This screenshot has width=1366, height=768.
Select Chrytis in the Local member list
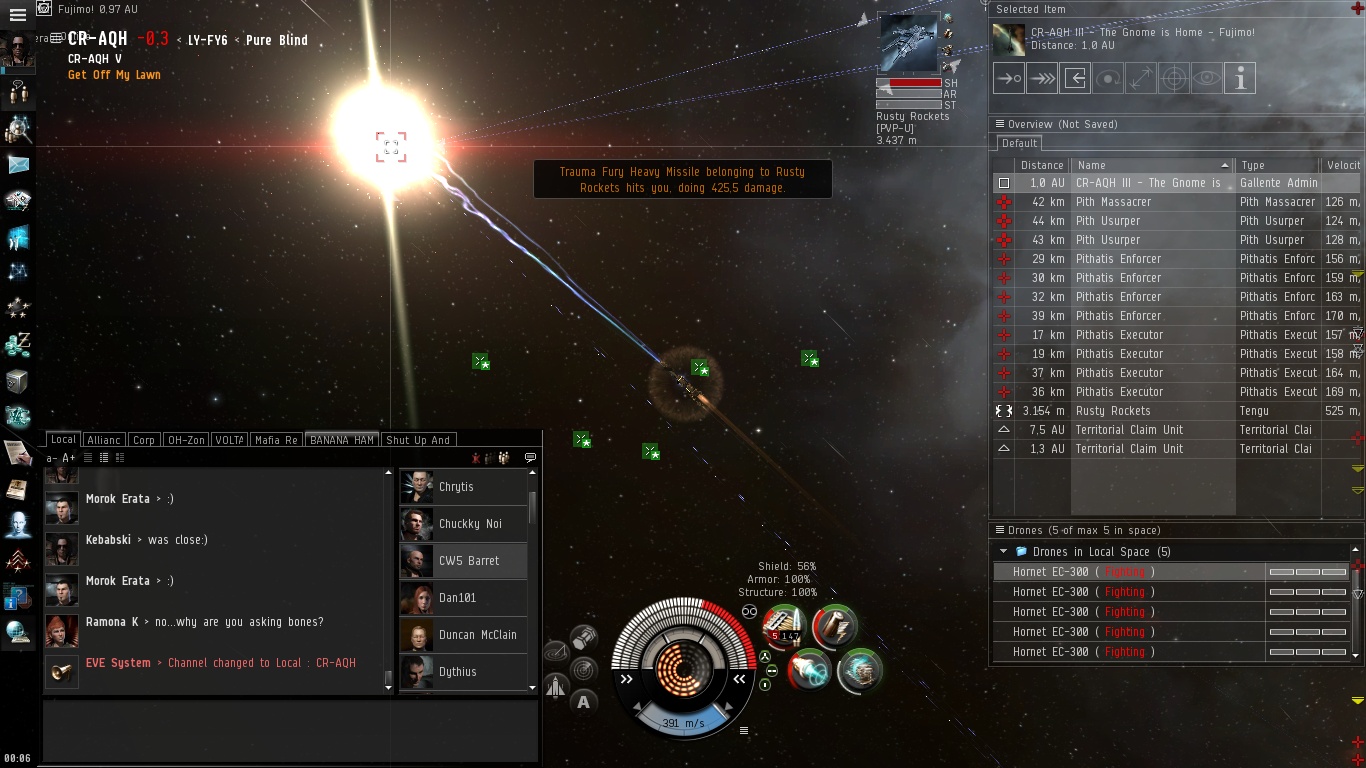click(456, 487)
